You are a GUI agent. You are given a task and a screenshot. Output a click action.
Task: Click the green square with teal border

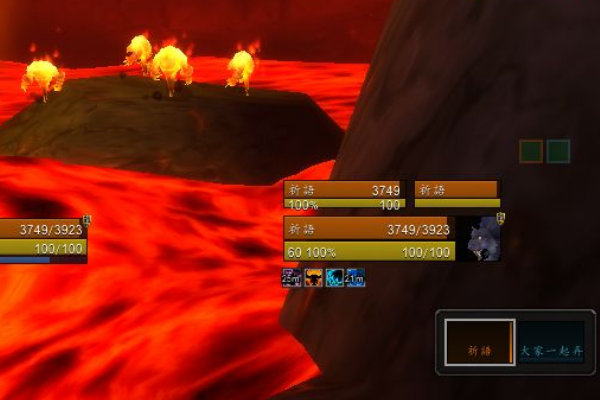point(558,151)
